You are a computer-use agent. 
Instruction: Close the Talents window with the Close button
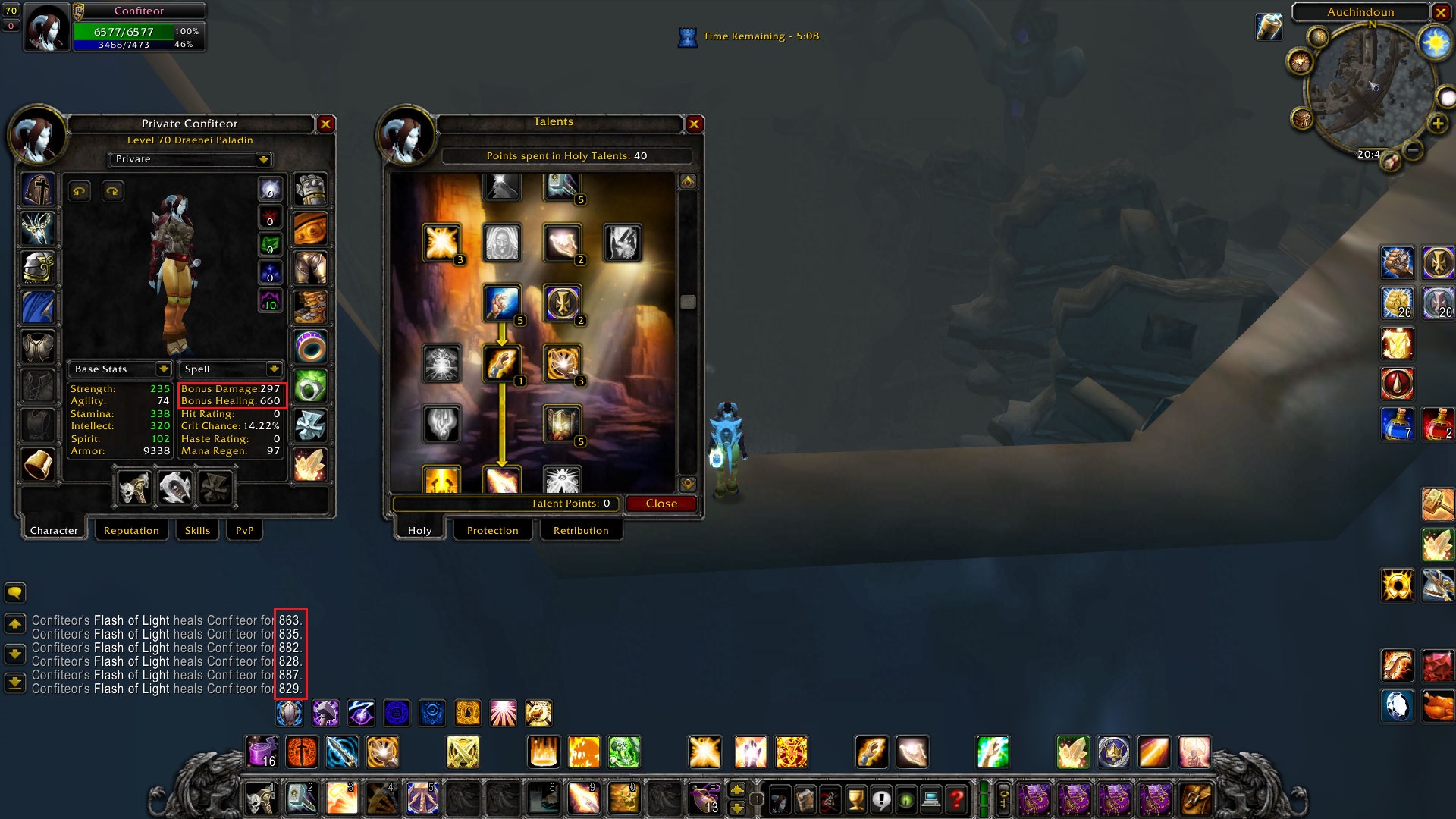661,503
